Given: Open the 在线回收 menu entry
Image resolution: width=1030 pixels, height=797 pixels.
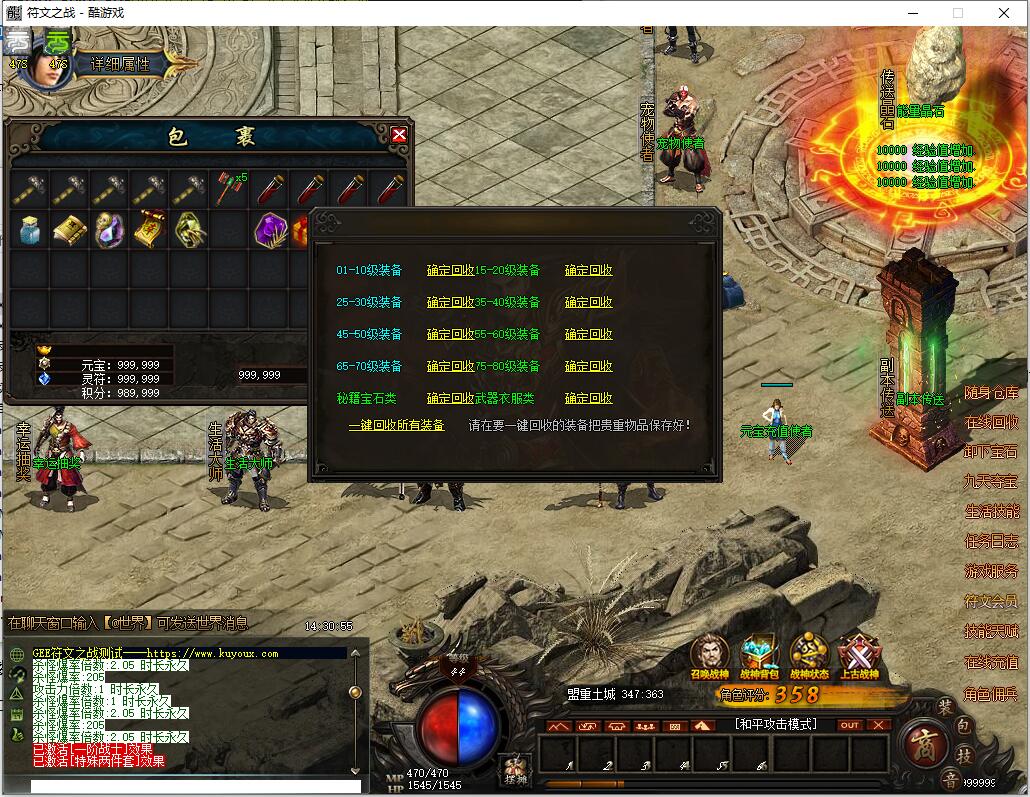Looking at the screenshot, I should coord(991,422).
